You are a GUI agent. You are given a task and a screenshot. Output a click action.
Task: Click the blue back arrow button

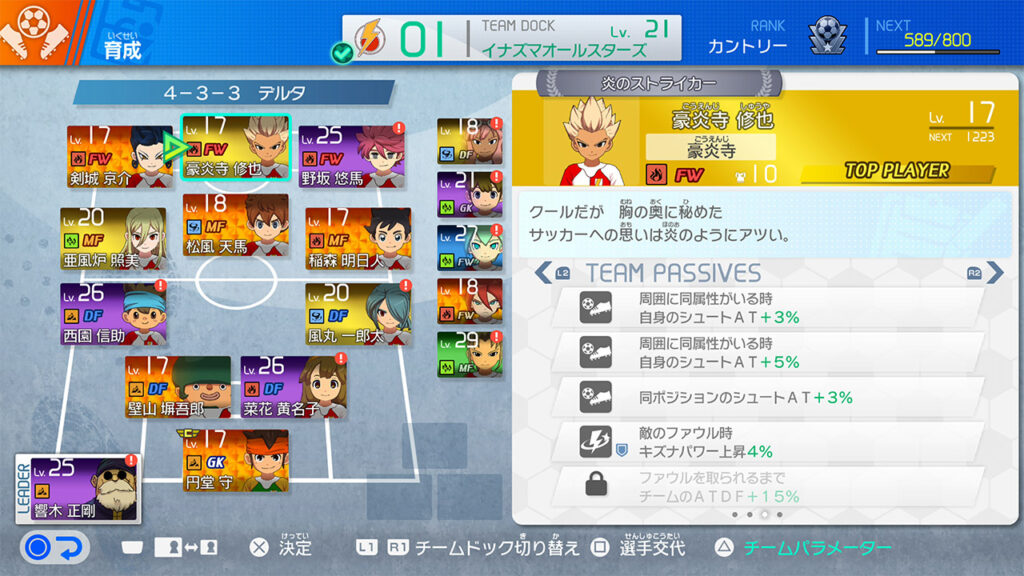coord(55,547)
